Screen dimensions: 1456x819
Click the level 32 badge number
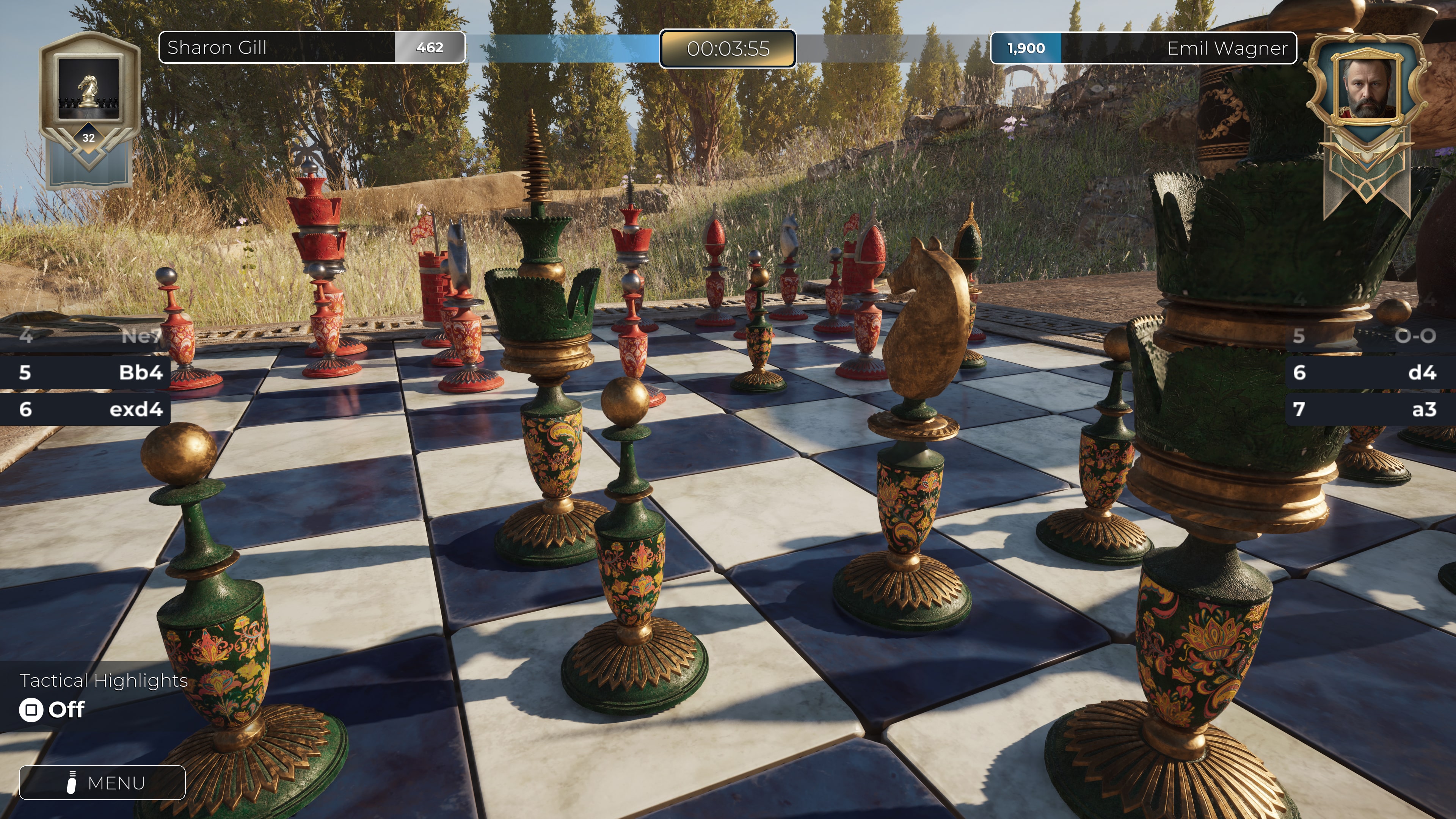point(88,137)
